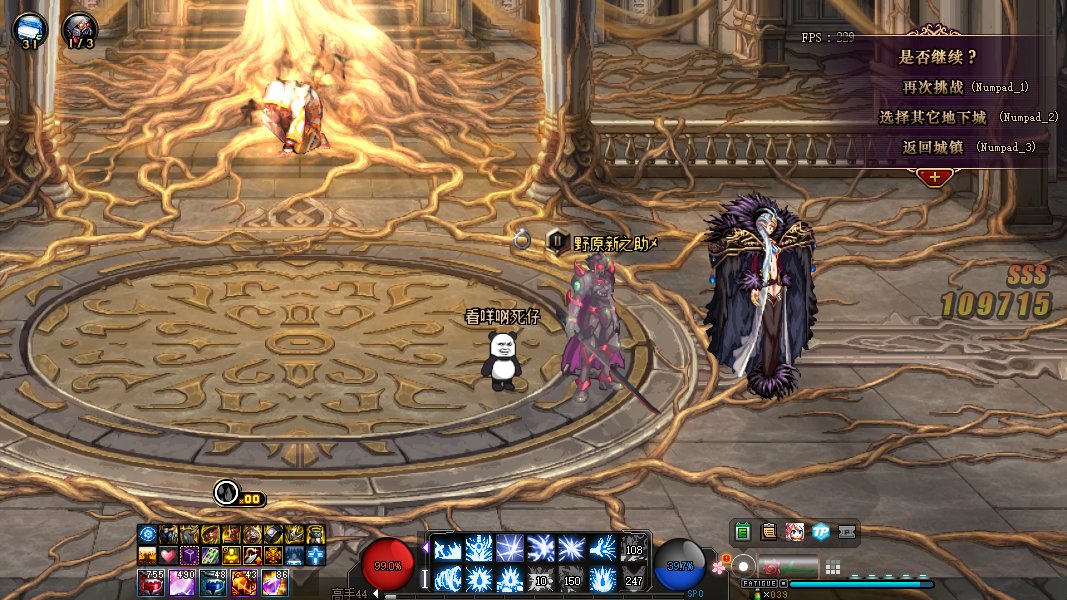The image size is (1067, 600).
Task: Click the purple cube buff icon
Action: (189, 555)
